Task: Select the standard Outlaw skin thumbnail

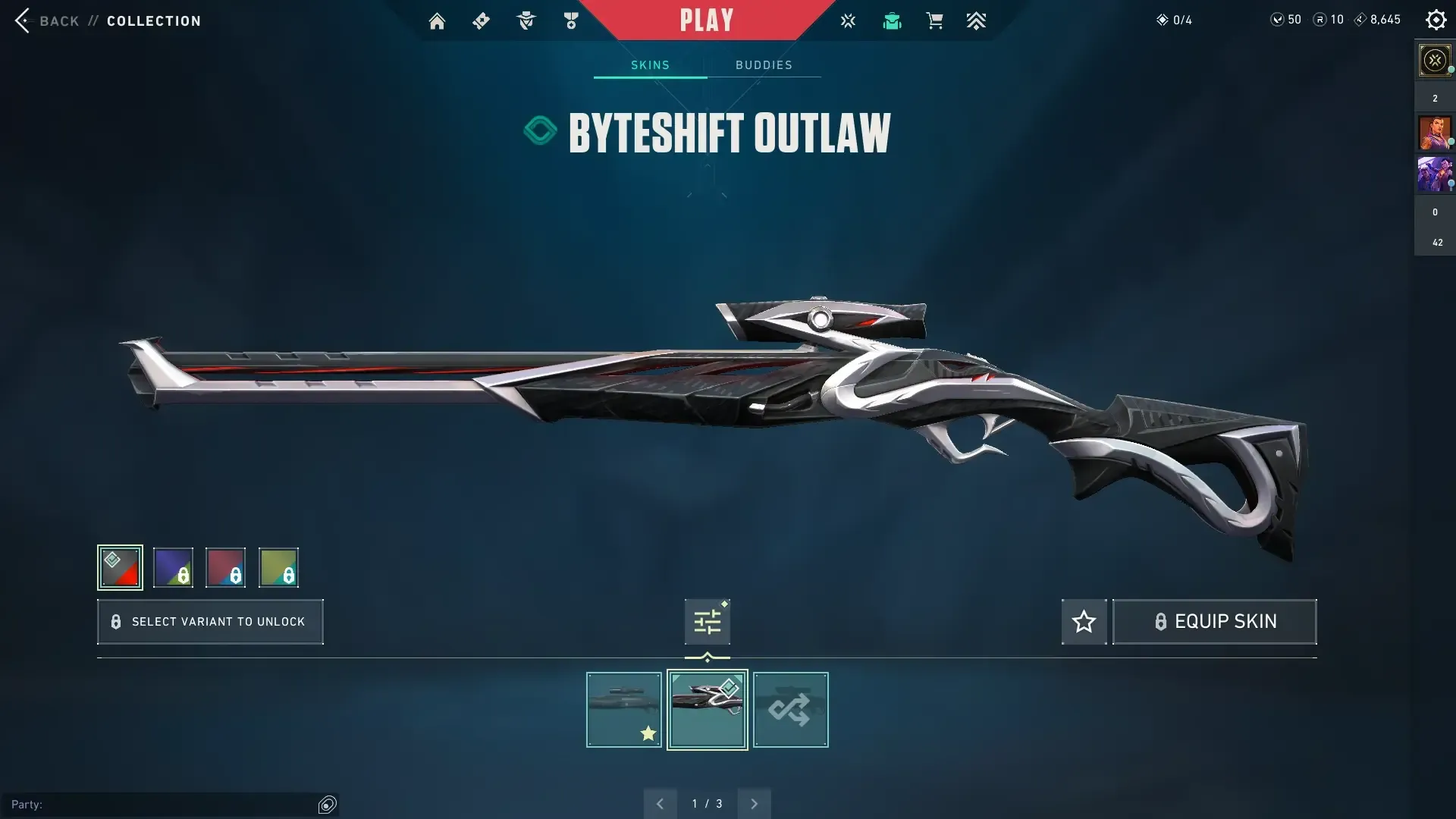Action: pos(623,710)
